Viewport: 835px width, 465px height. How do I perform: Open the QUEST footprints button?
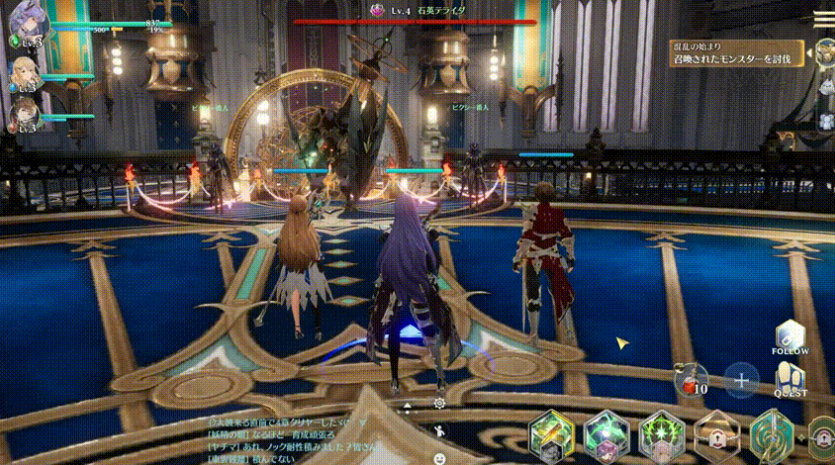[x=790, y=377]
